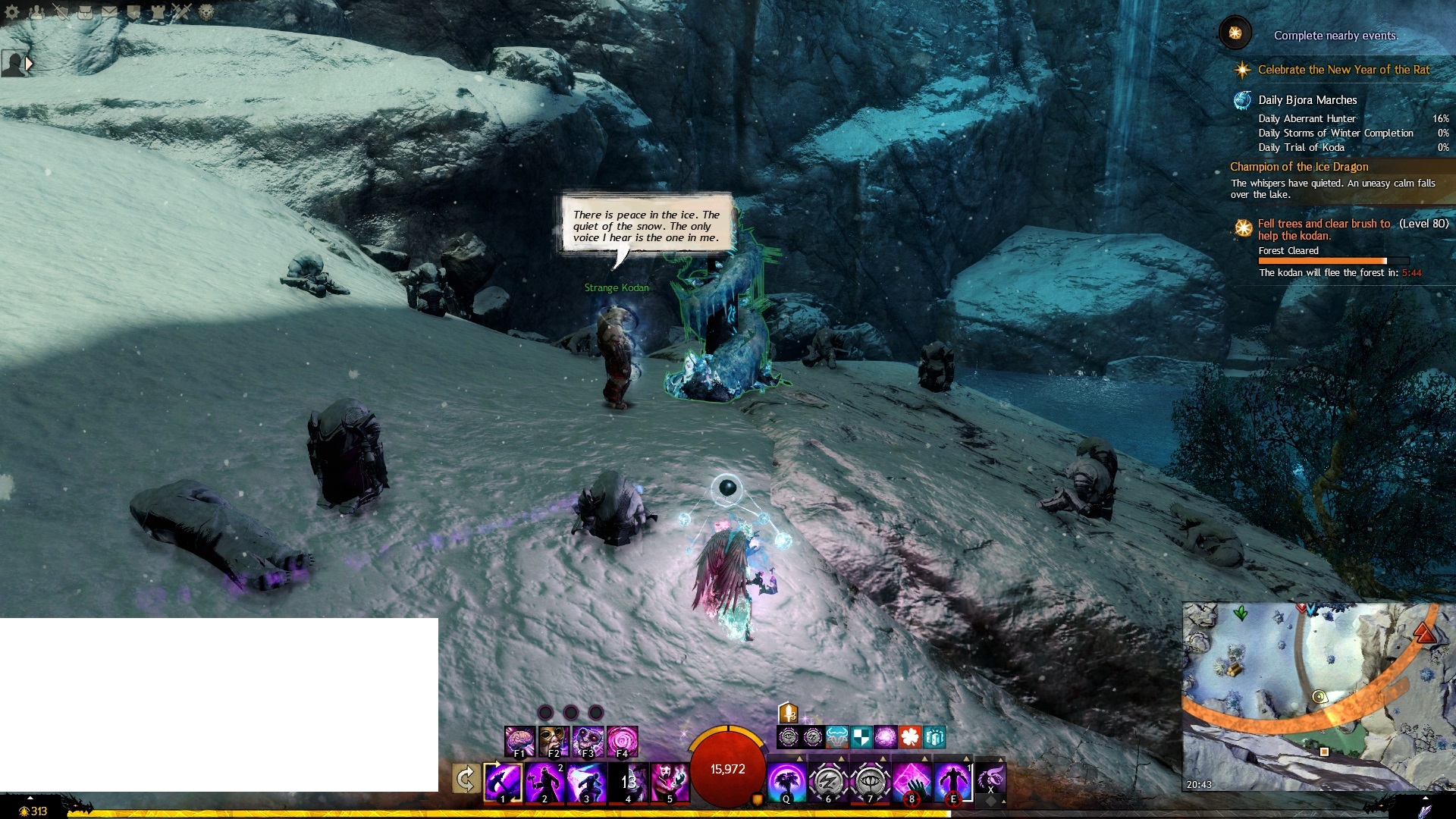Image resolution: width=1456 pixels, height=819 pixels.
Task: Open World vs World castle icon
Action: click(158, 11)
